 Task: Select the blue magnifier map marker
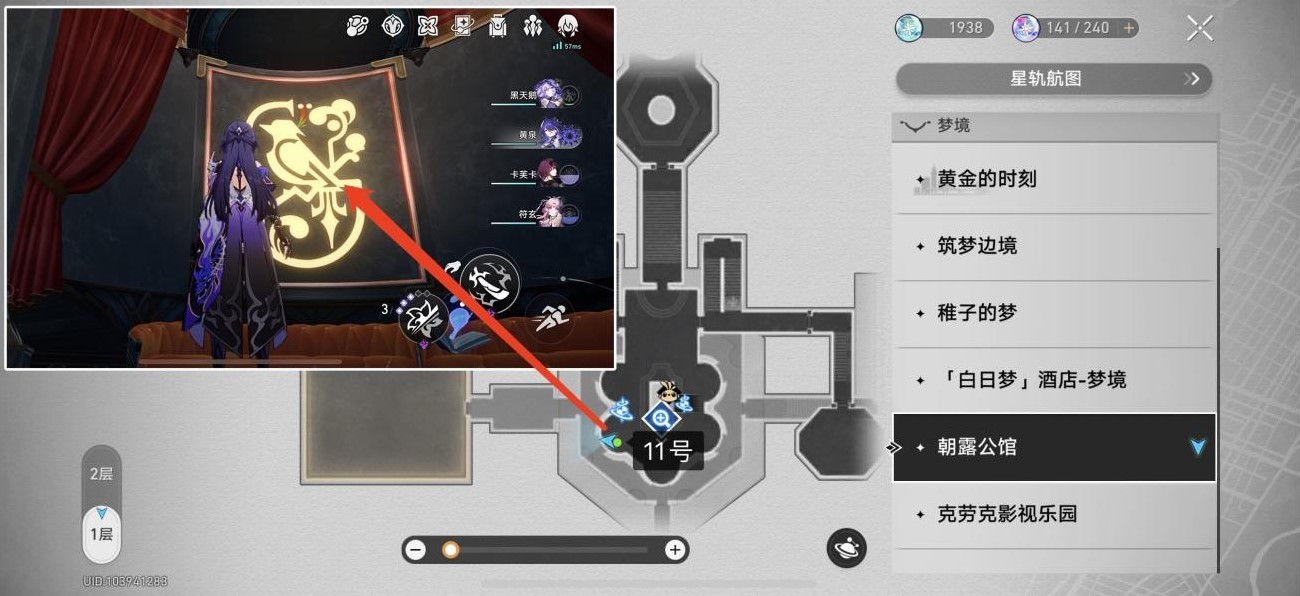[660, 420]
